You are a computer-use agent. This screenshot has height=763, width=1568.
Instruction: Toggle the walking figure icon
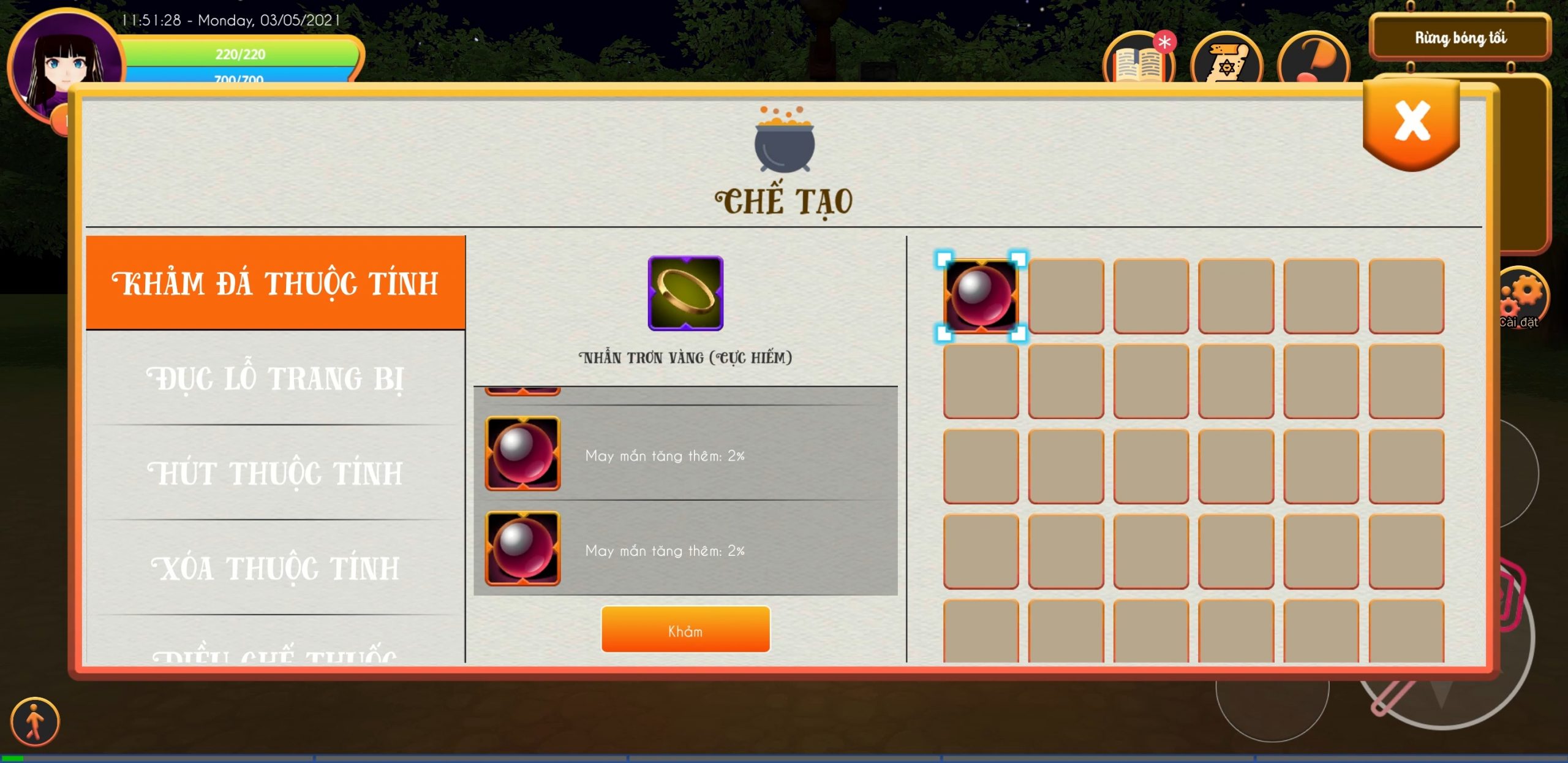coord(35,722)
